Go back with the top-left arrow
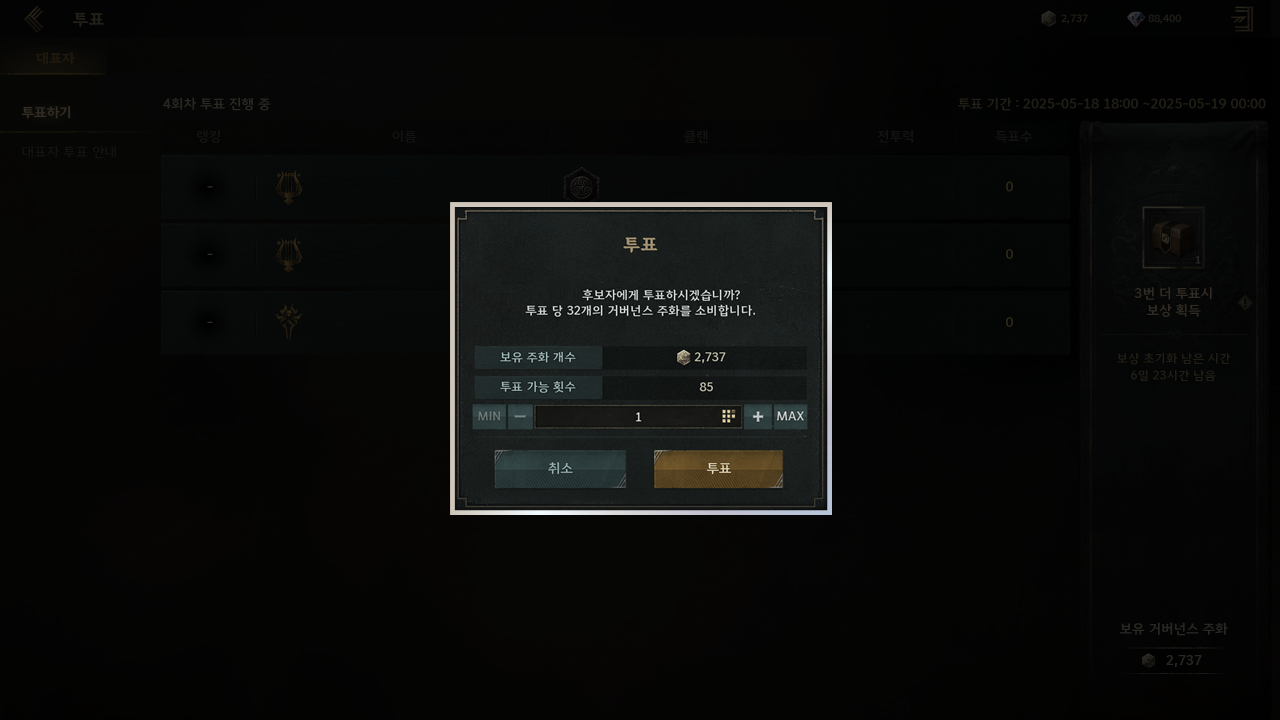Viewport: 1280px width, 720px height. point(34,19)
